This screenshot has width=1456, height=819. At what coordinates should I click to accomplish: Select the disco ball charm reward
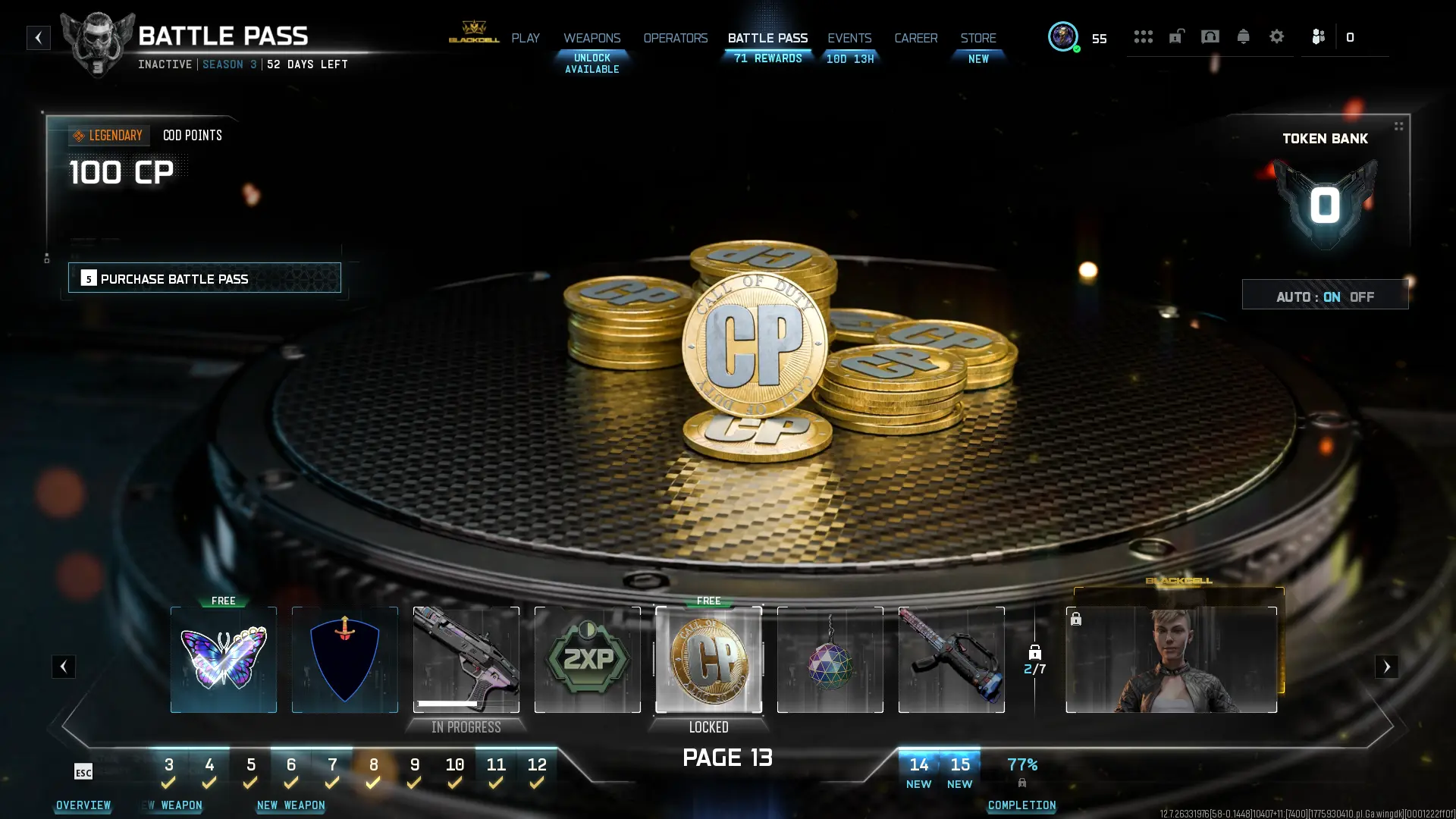[x=830, y=659]
